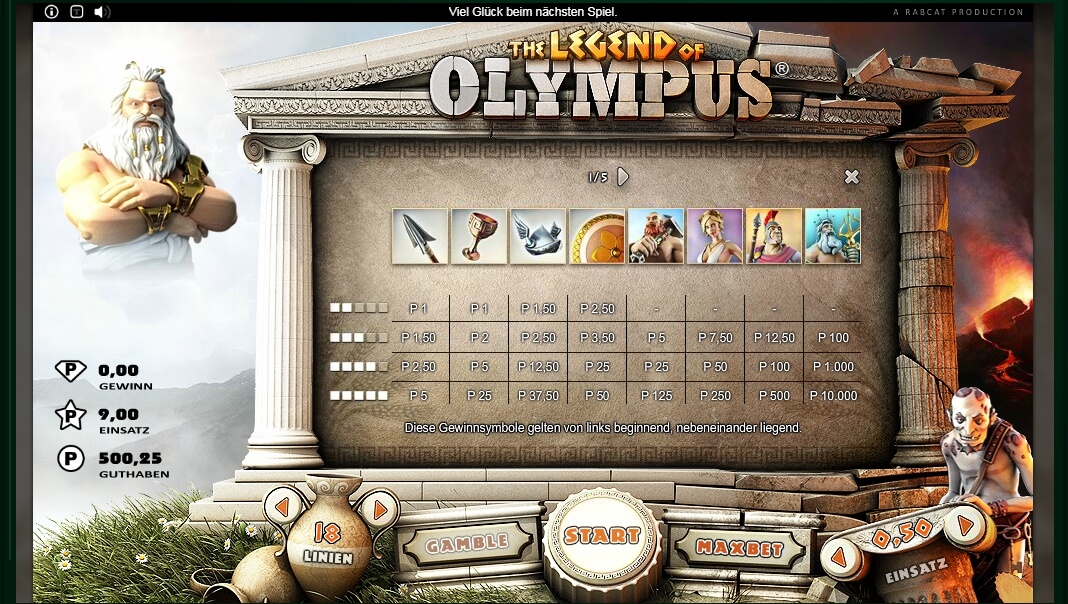Go to the next paytable page

623,177
